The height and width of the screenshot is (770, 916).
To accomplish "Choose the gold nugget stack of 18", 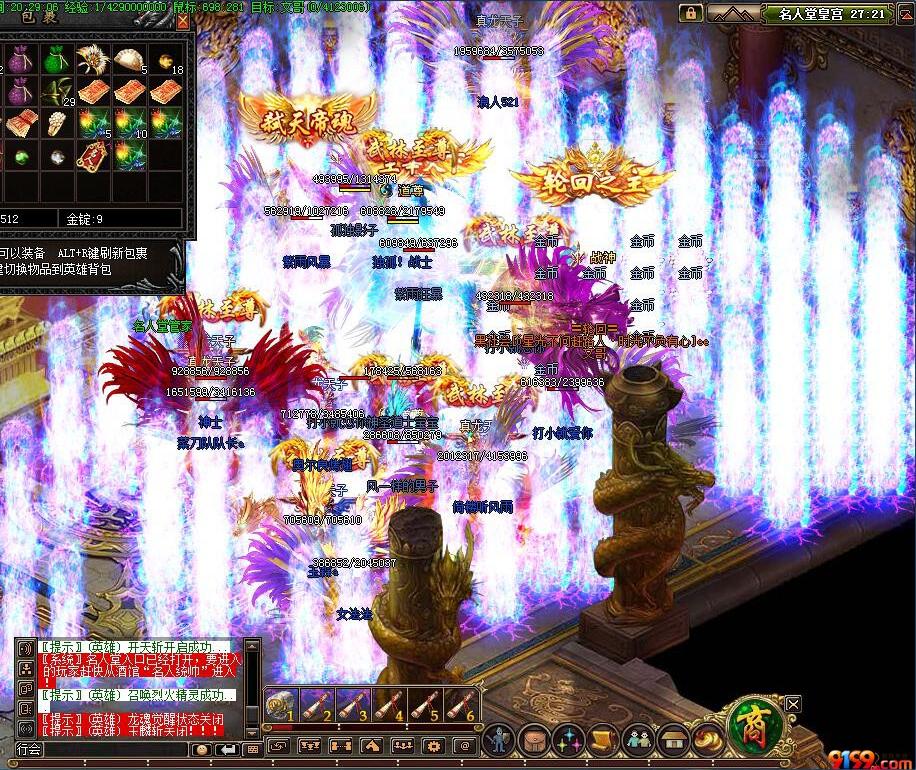I will point(166,59).
